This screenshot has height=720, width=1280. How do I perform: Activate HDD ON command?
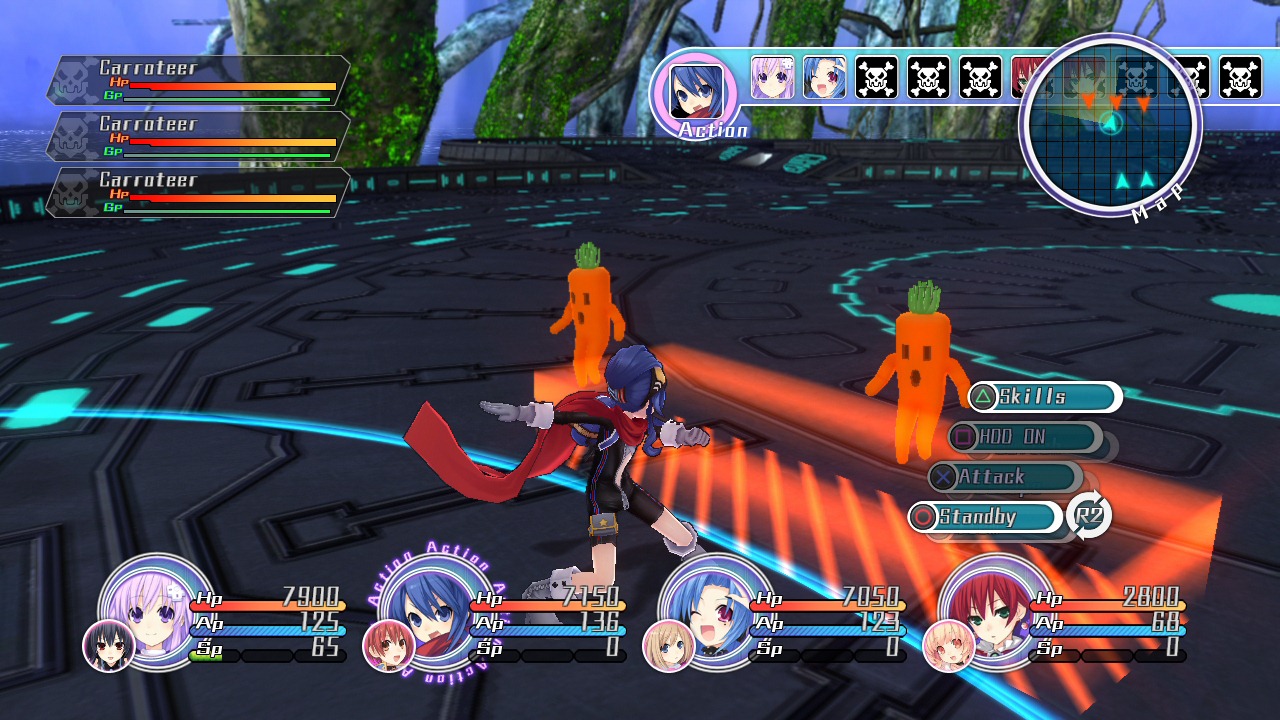tap(1023, 437)
